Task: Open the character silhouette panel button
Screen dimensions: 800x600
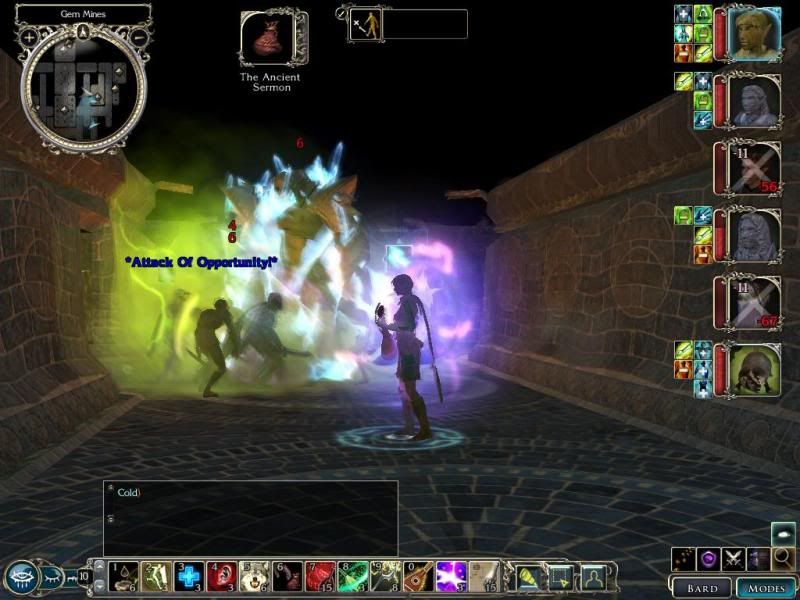Action: (x=594, y=577)
